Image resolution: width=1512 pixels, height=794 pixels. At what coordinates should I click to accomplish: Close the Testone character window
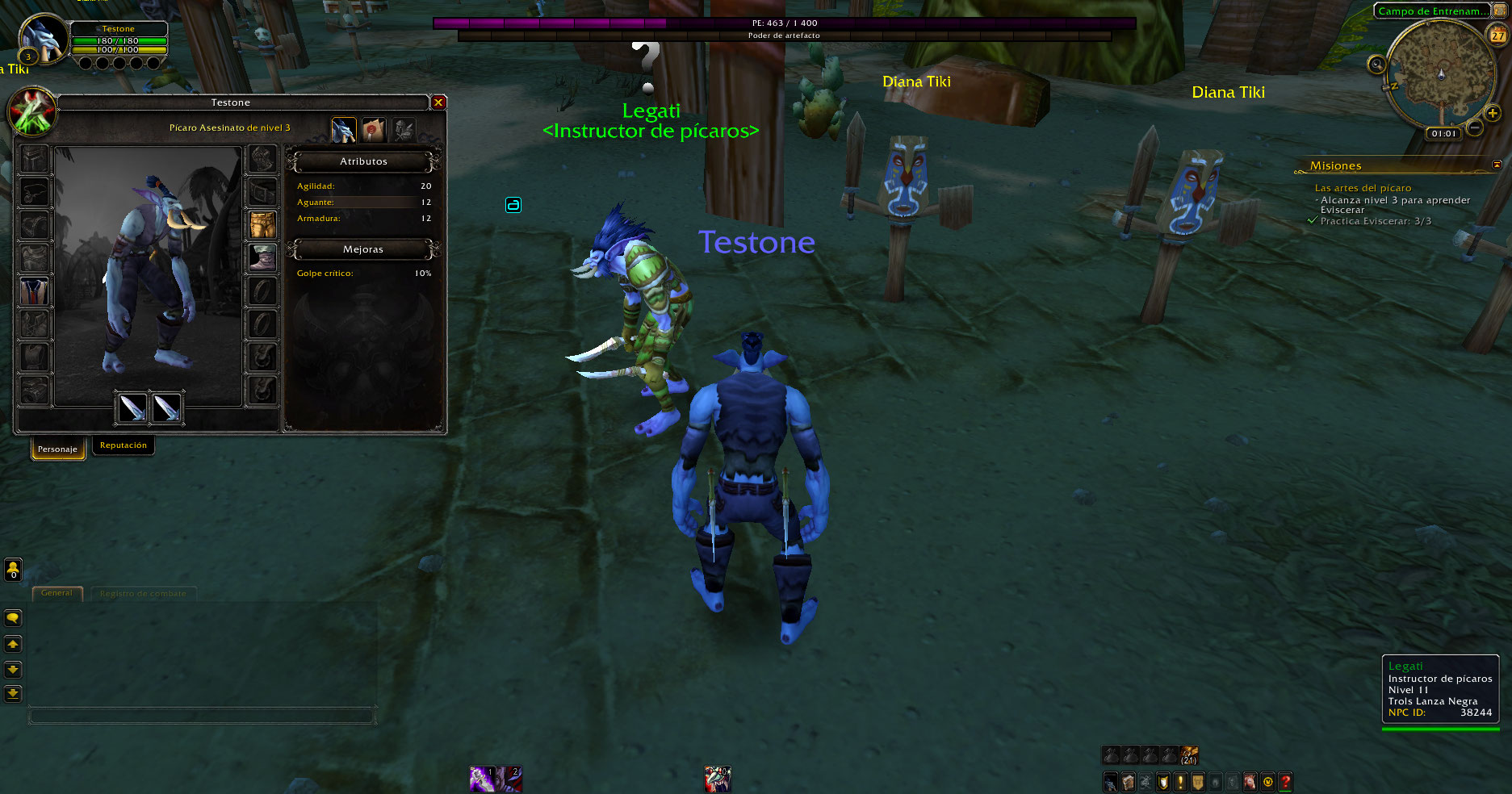[438, 102]
